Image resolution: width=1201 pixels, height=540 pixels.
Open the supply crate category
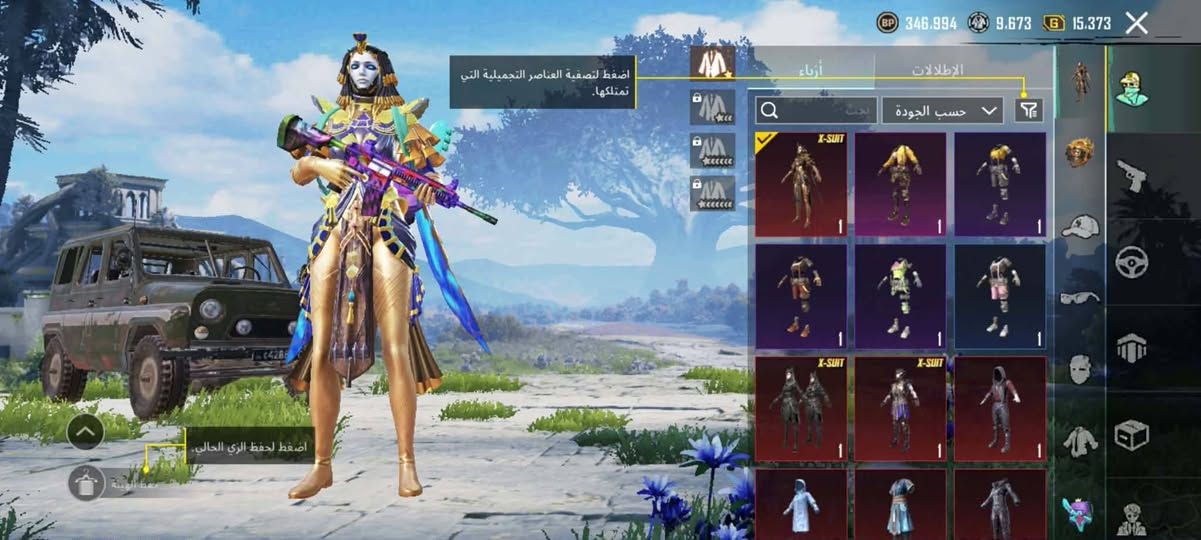click(x=1131, y=434)
